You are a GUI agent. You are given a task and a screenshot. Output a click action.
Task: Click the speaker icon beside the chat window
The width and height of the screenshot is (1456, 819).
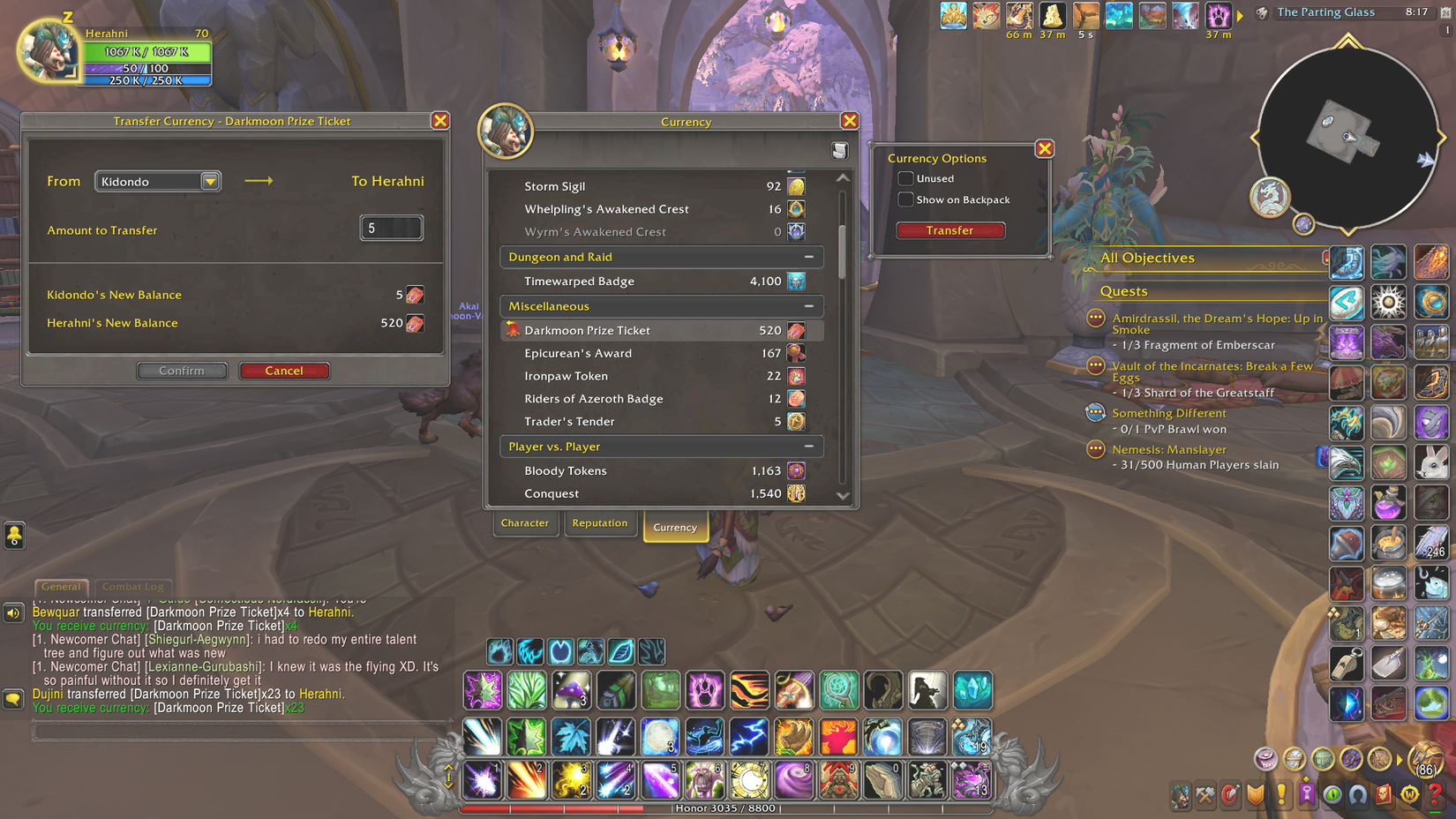pos(11,612)
